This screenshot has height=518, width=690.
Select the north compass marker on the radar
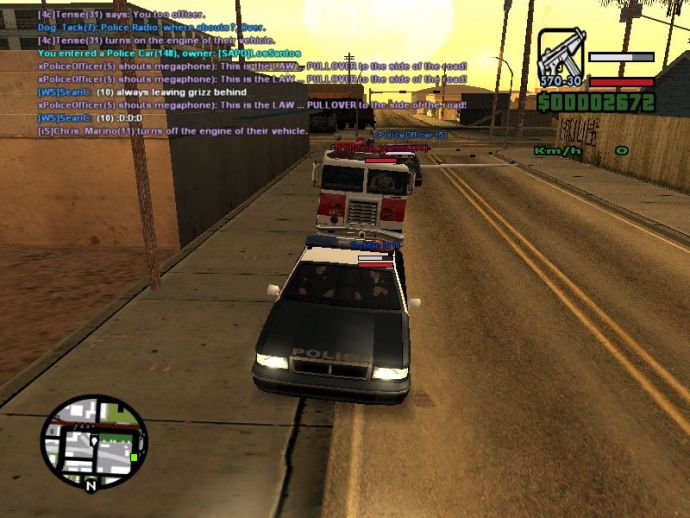tap(91, 487)
